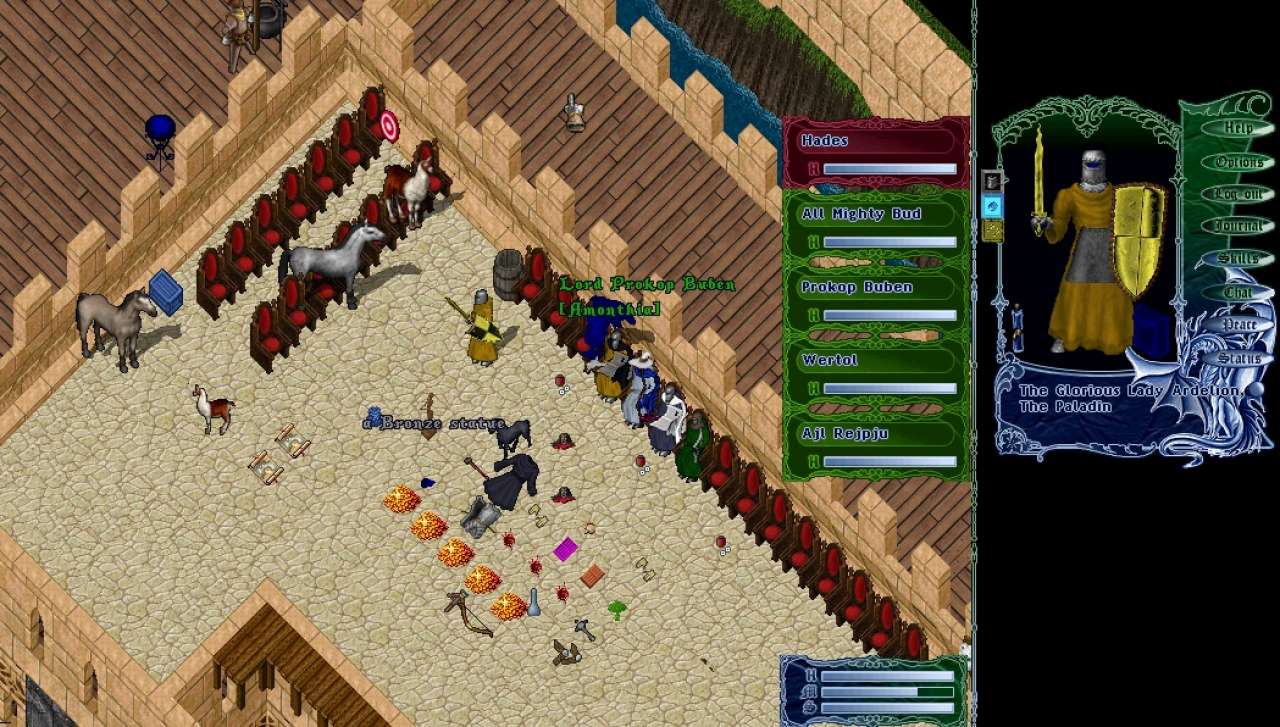Image resolution: width=1280 pixels, height=727 pixels.
Task: Open the scroll item beneath the paperdoll figure
Action: 1017,328
